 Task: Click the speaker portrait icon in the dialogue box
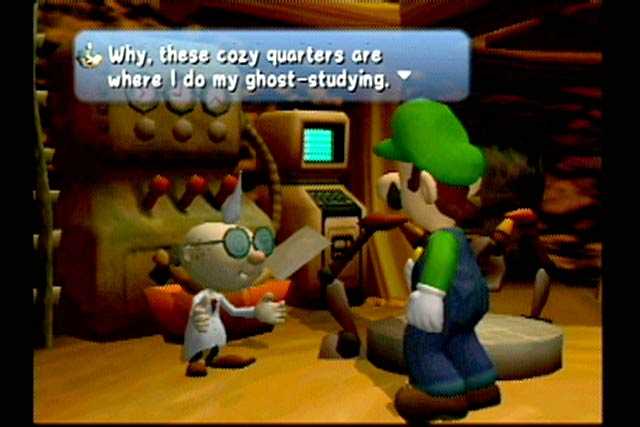(91, 53)
